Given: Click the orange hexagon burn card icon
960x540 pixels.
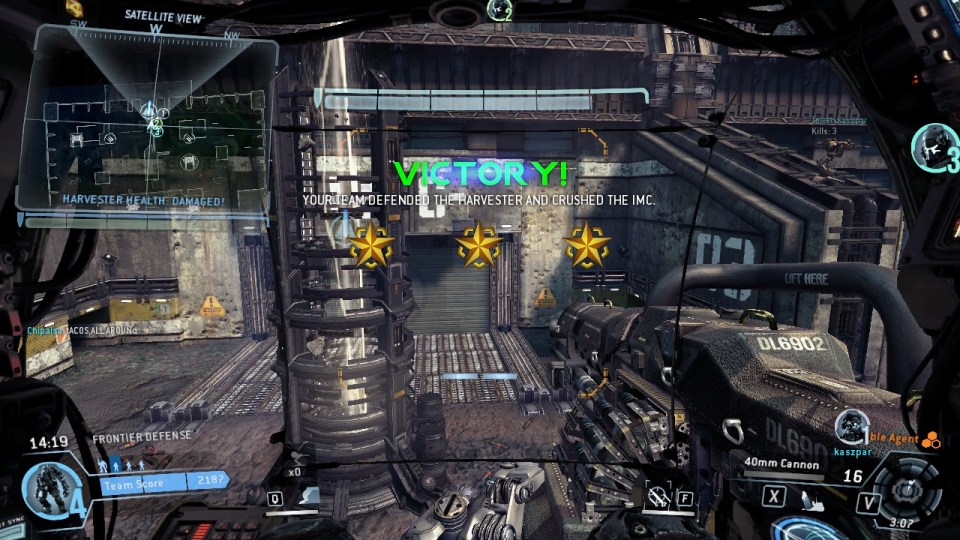Looking at the screenshot, I should (931, 439).
